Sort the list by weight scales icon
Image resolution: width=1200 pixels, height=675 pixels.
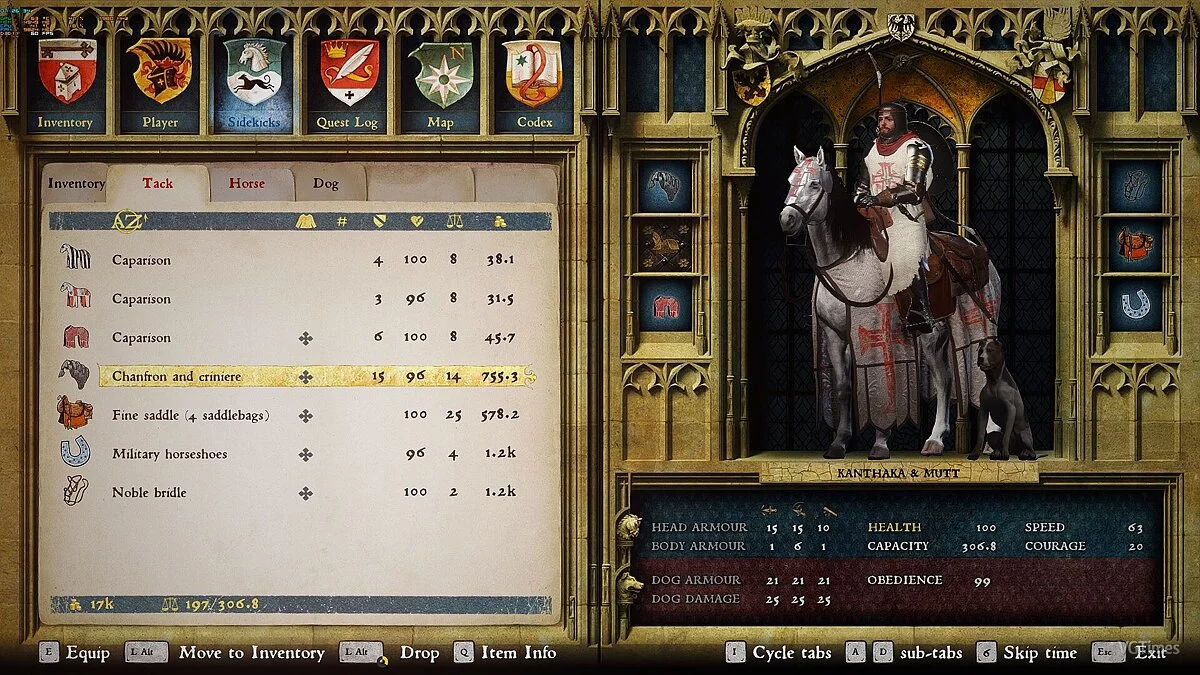(453, 221)
